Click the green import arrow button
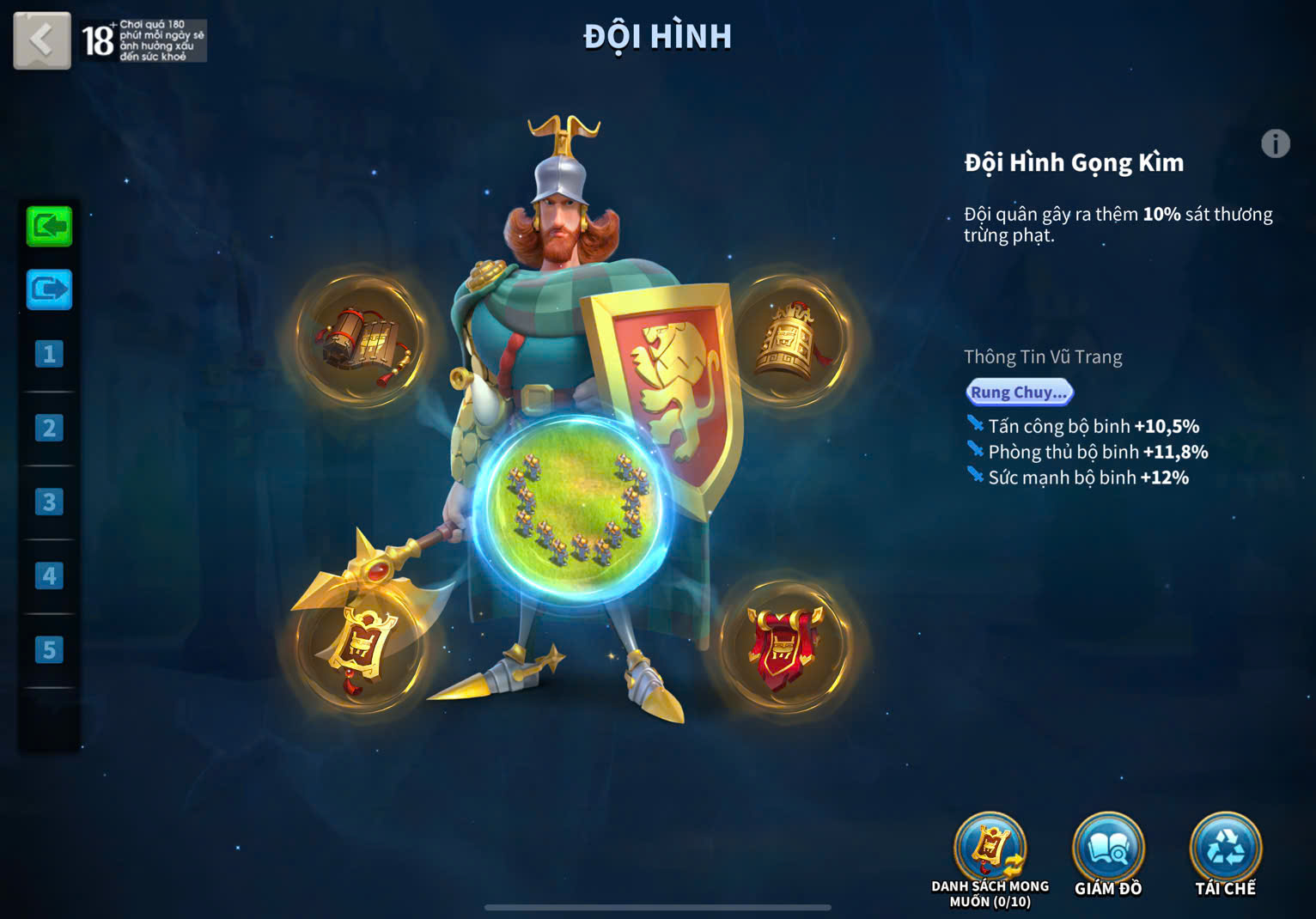 click(x=49, y=227)
